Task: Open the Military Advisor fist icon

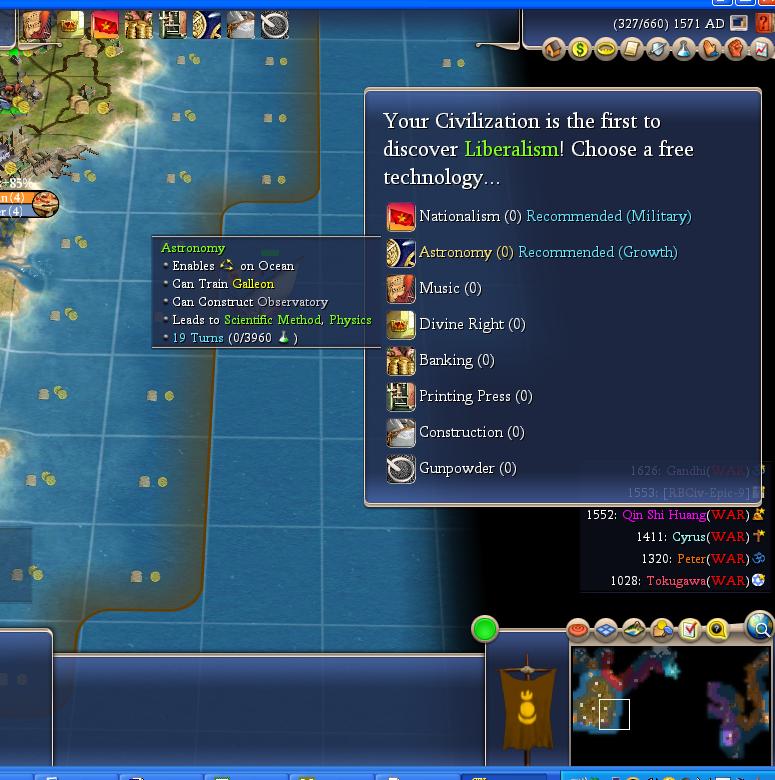Action: click(736, 49)
